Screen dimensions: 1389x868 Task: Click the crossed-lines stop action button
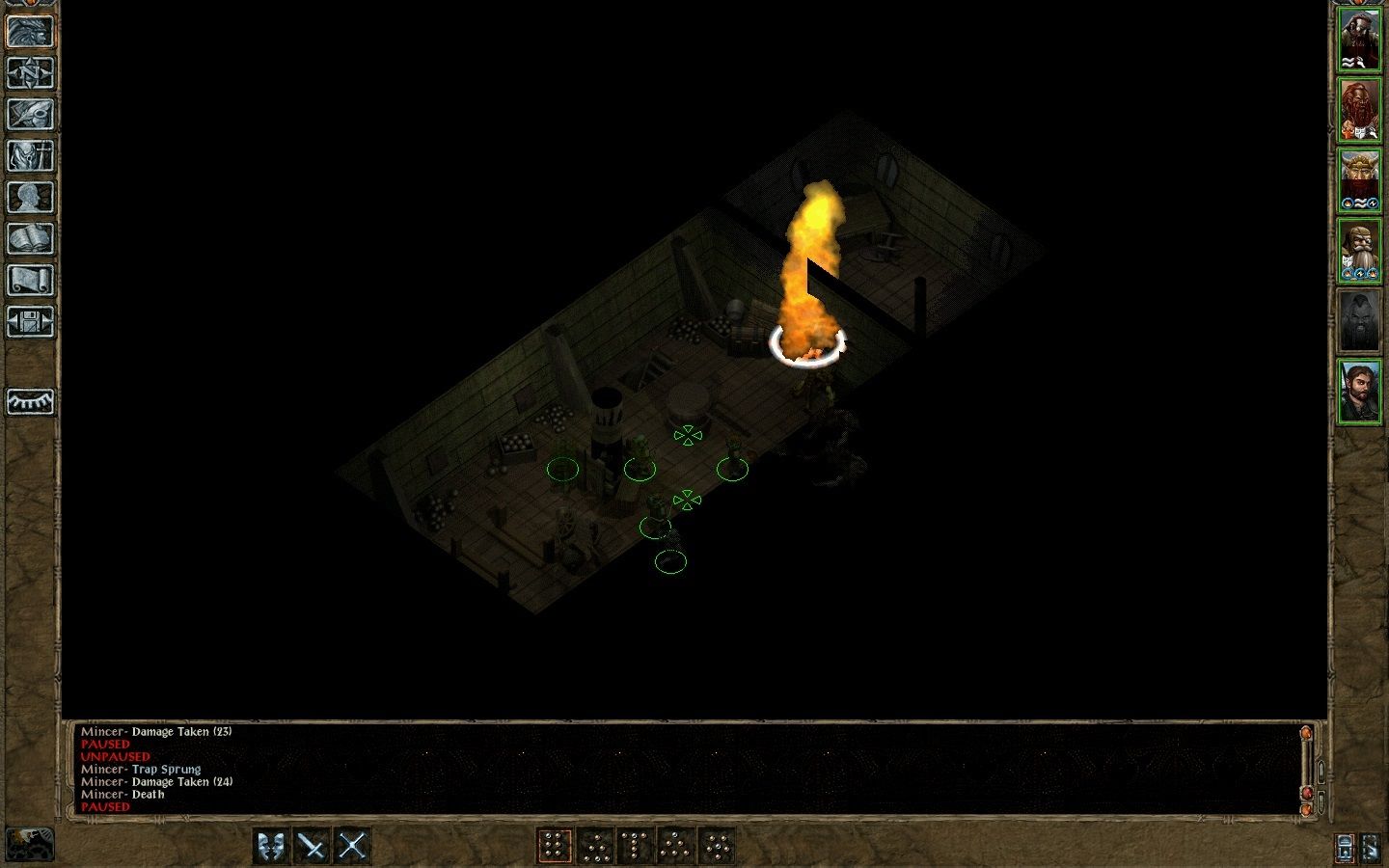pos(352,847)
